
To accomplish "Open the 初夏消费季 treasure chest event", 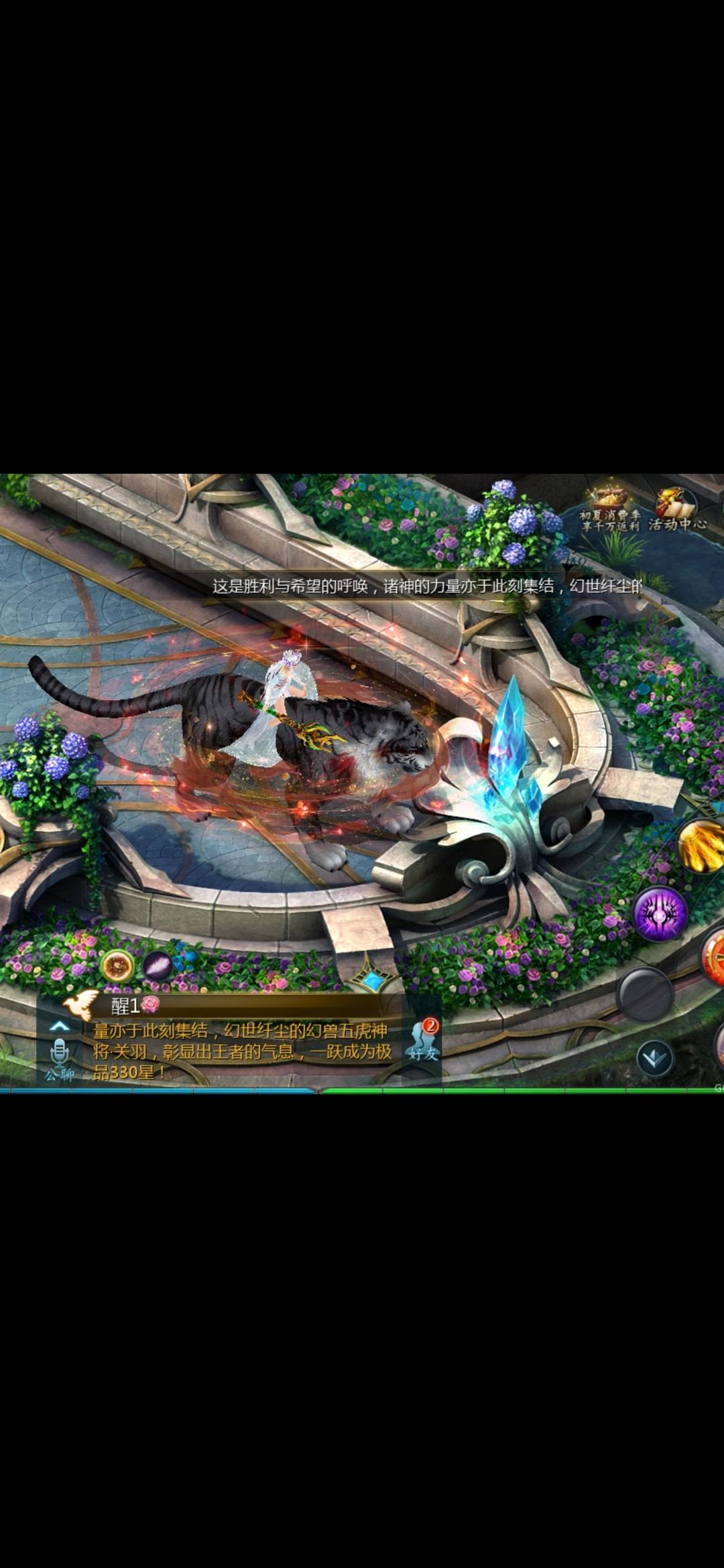I will tap(609, 511).
